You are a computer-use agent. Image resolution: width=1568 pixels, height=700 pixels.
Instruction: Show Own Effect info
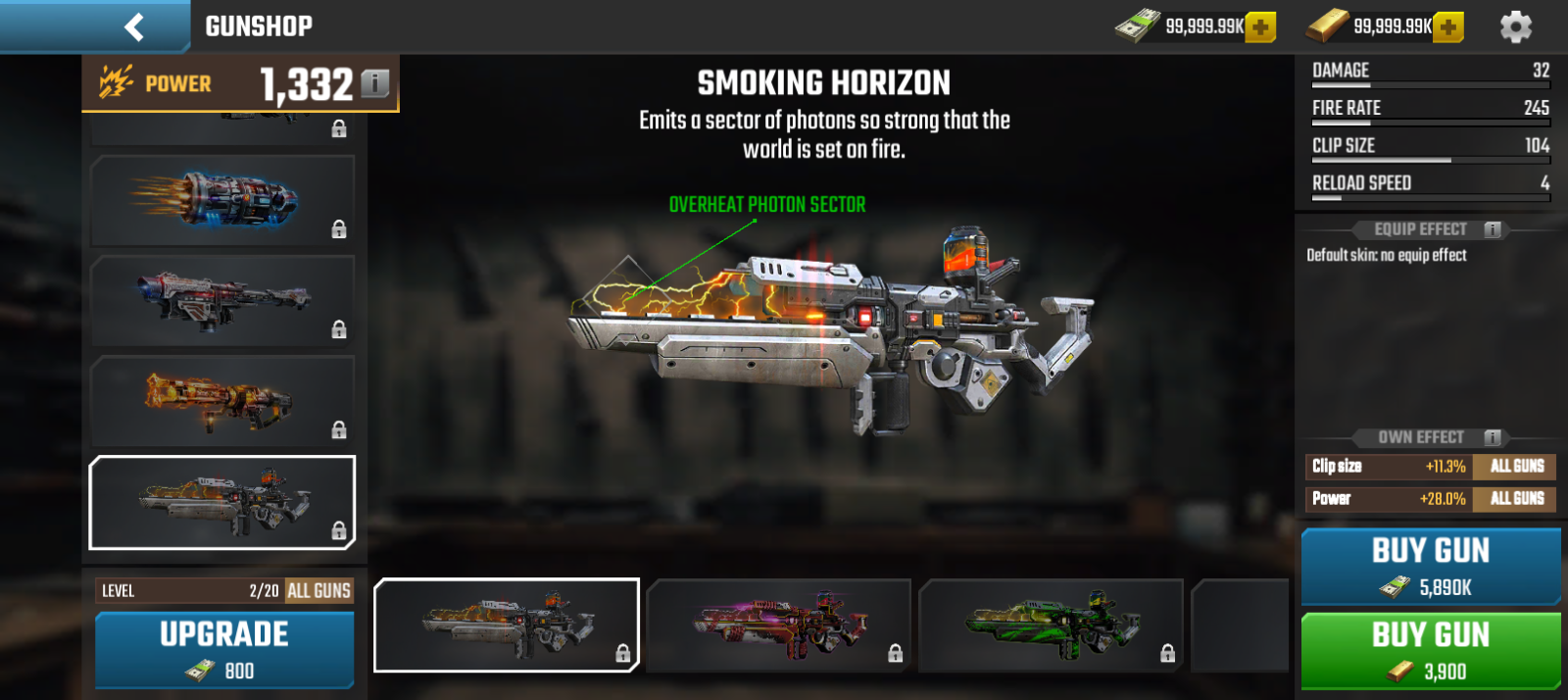[1493, 437]
